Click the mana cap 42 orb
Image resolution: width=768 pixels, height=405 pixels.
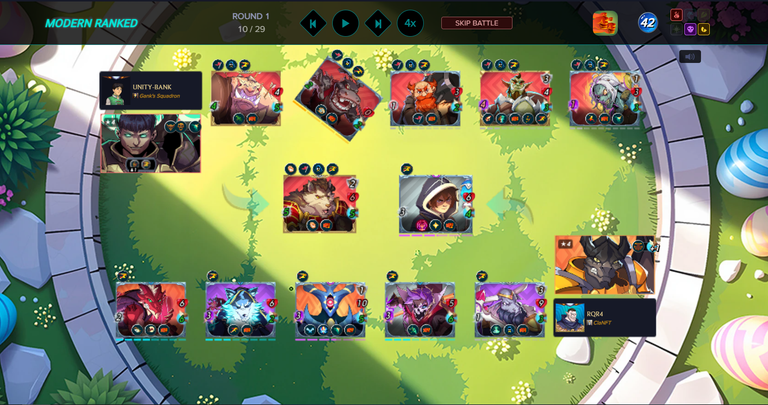648,23
